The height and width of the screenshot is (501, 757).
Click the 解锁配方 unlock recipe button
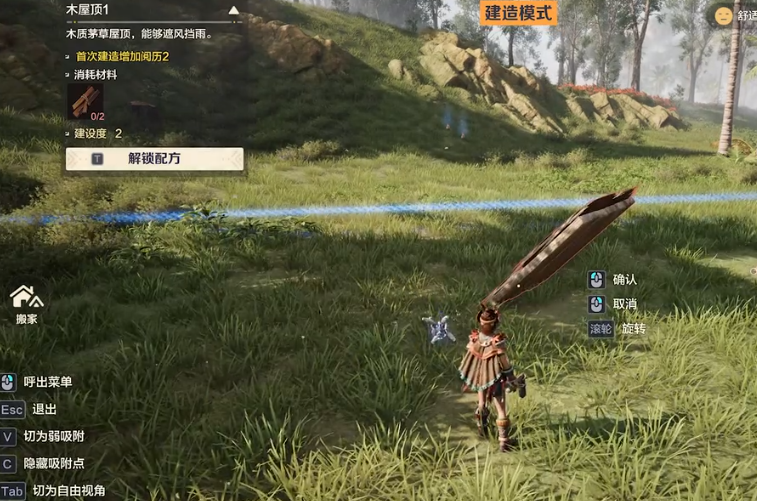(x=154, y=158)
